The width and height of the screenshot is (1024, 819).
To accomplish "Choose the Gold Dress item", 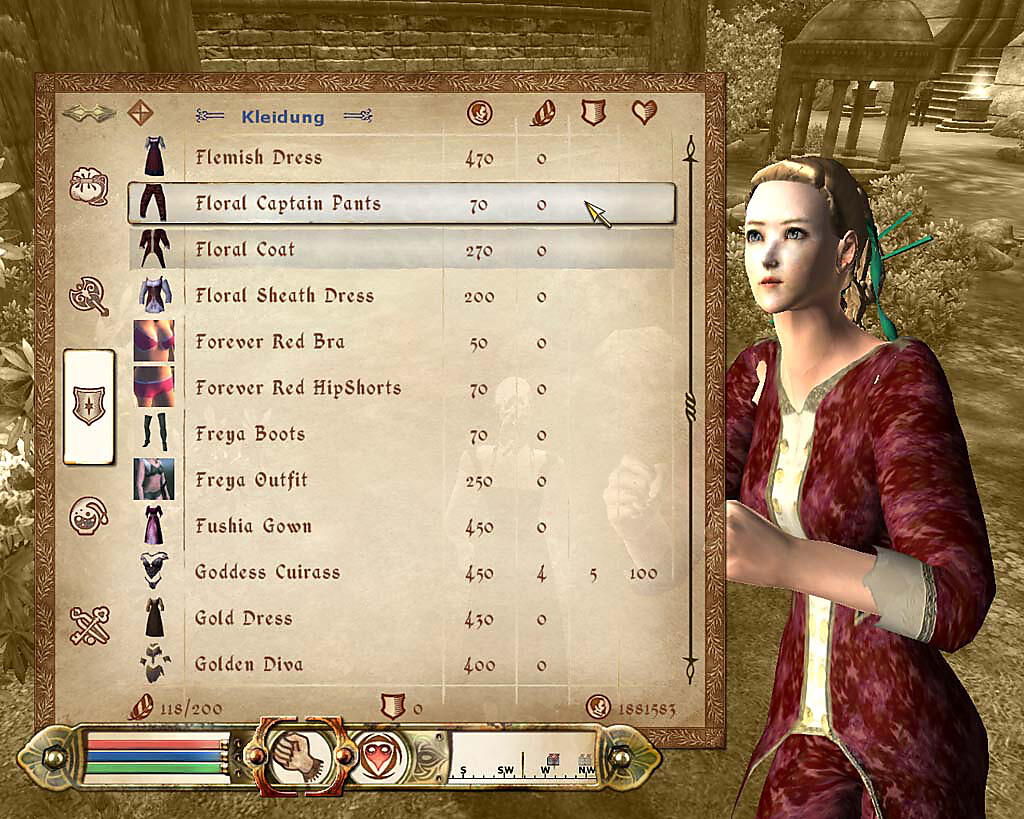I will click(243, 618).
